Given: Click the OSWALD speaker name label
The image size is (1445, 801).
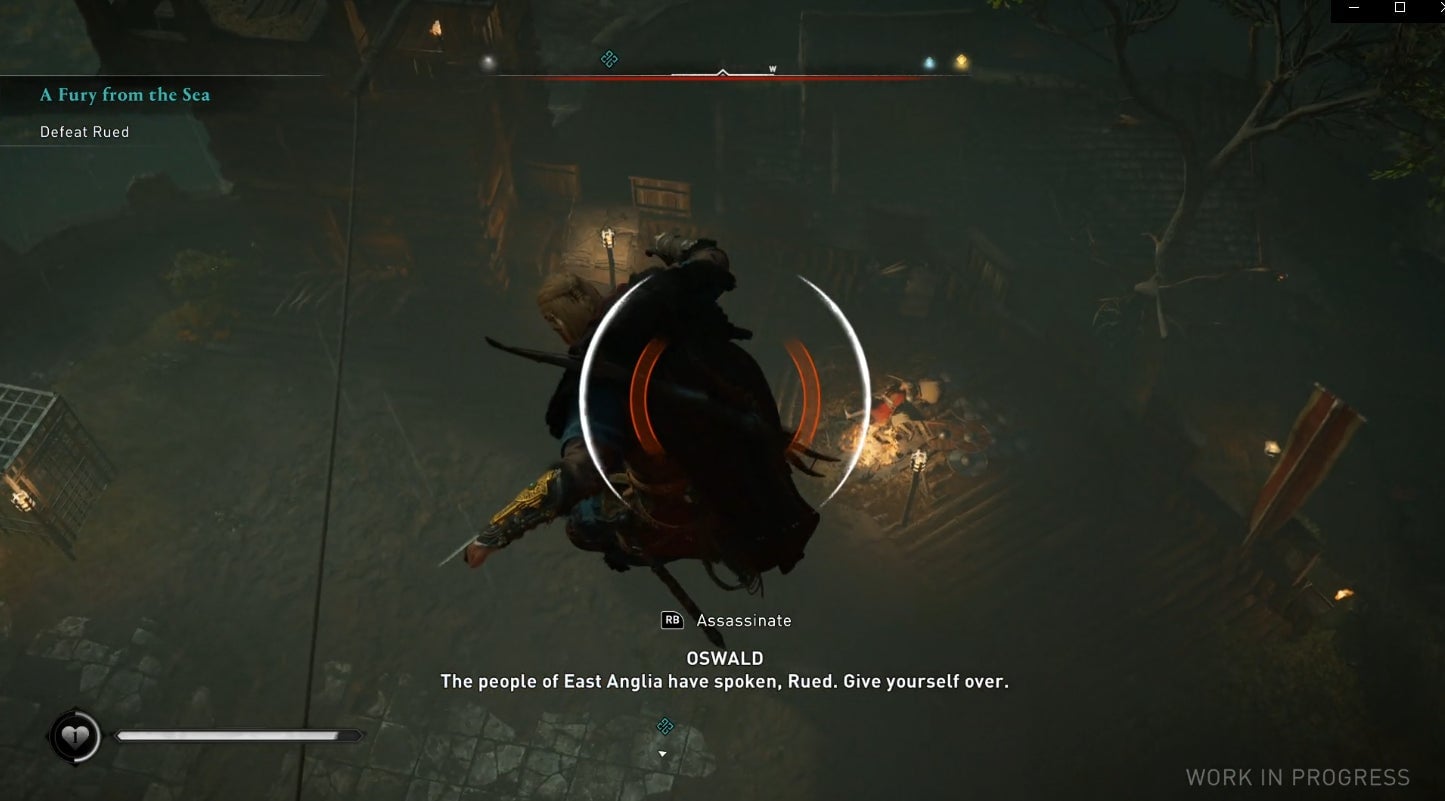Looking at the screenshot, I should 723,658.
